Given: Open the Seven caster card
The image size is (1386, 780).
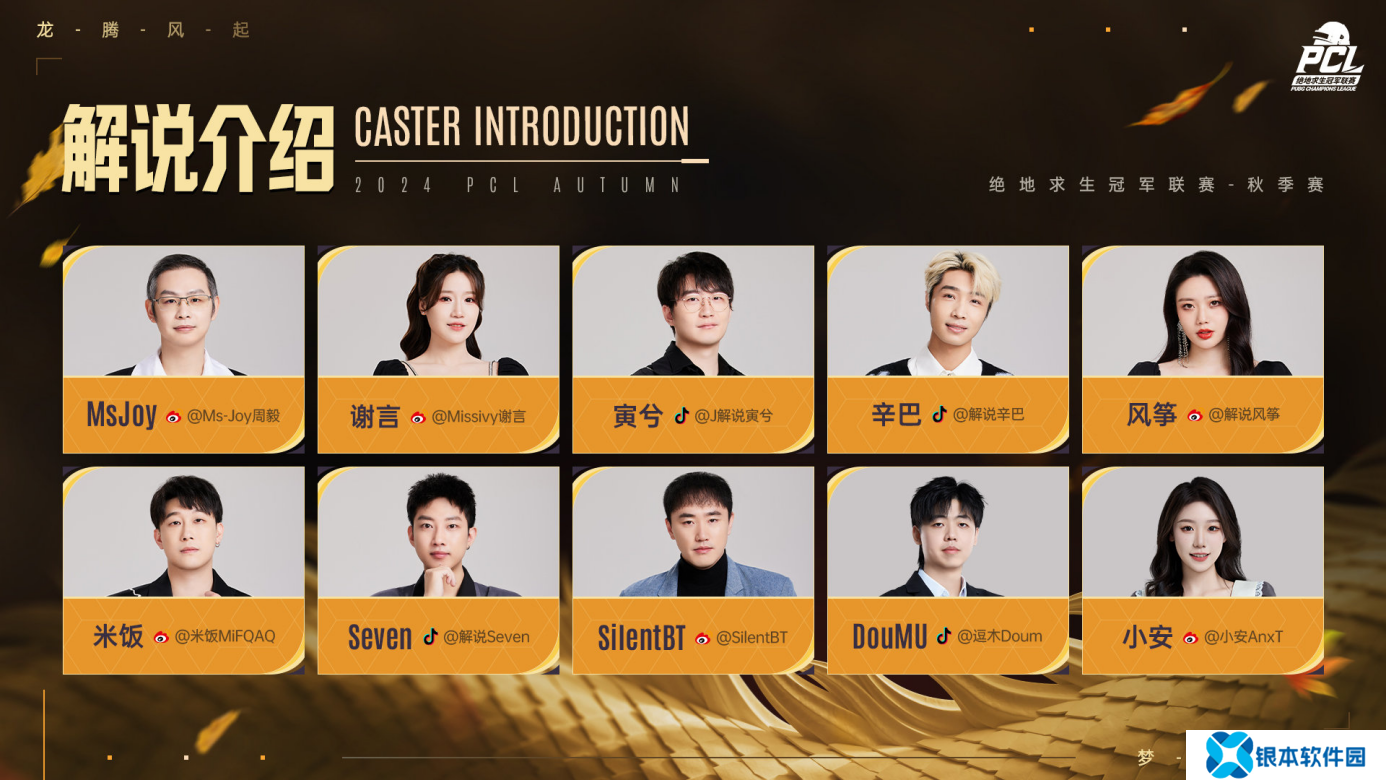Looking at the screenshot, I should click(x=438, y=570).
